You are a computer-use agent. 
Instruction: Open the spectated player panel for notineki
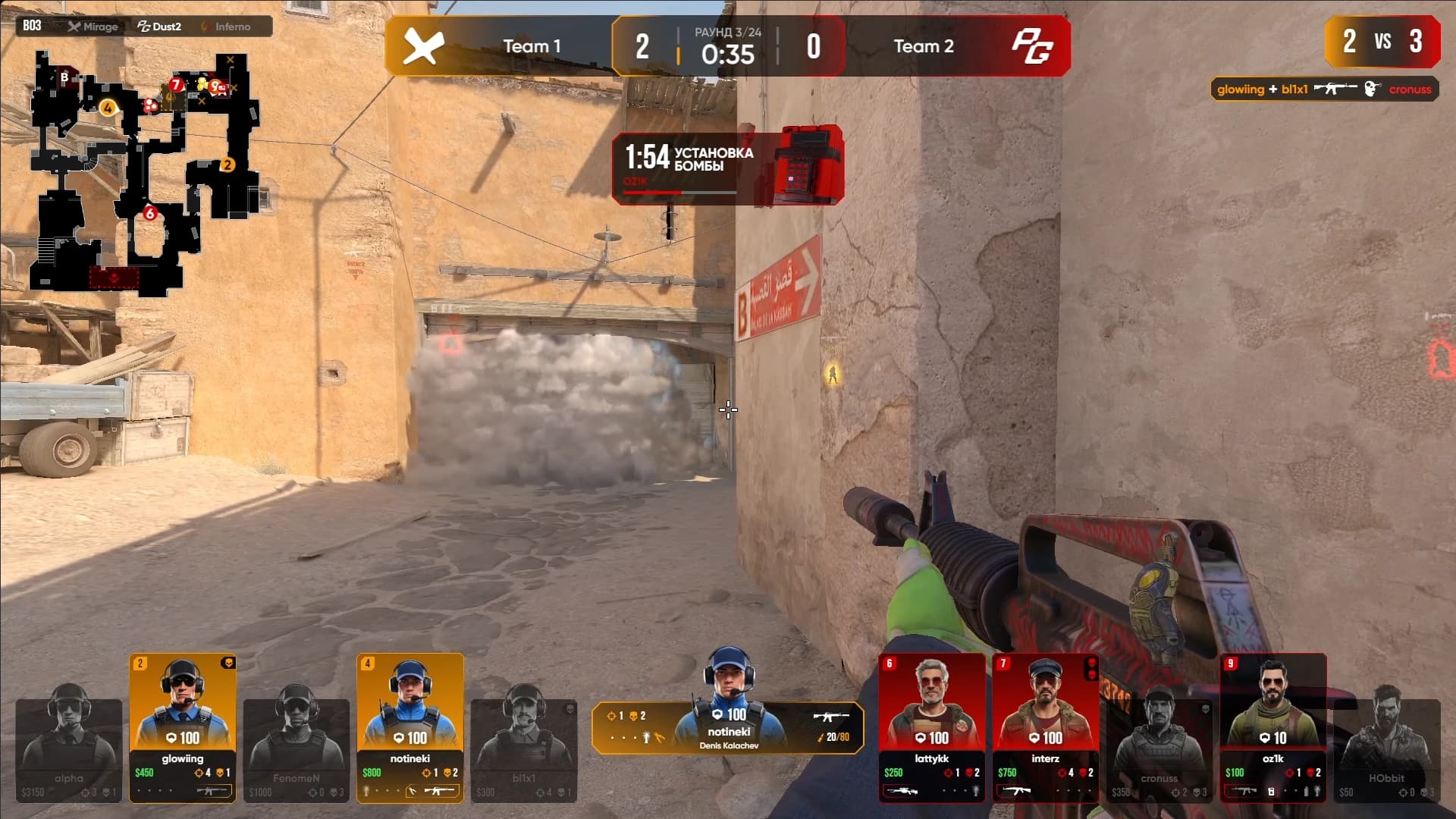pos(728,728)
